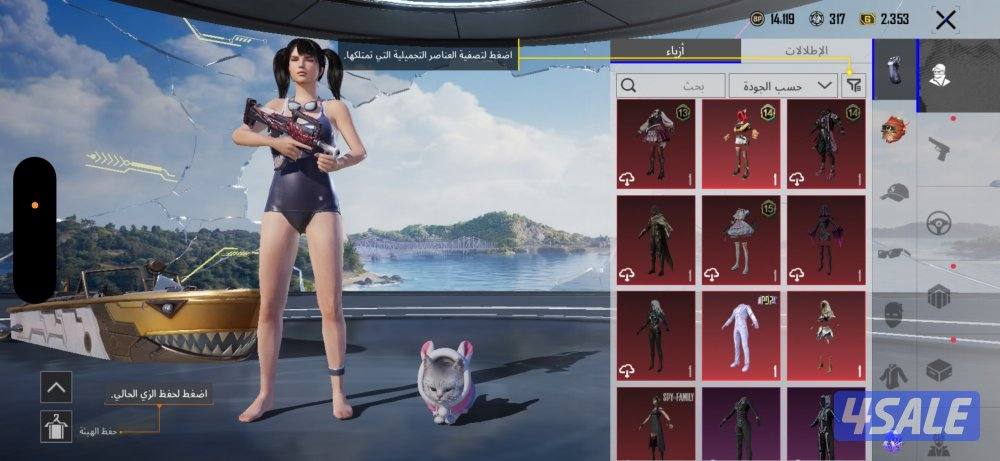Image resolution: width=1000 pixels, height=461 pixels.
Task: Switch to the الإطلالات tab
Action: coord(805,50)
